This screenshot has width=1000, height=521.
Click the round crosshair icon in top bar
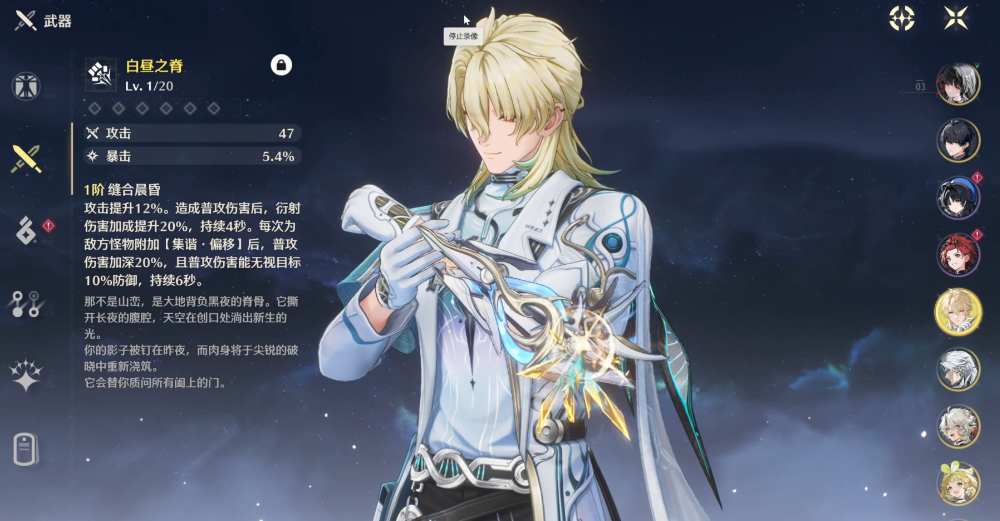click(x=902, y=18)
